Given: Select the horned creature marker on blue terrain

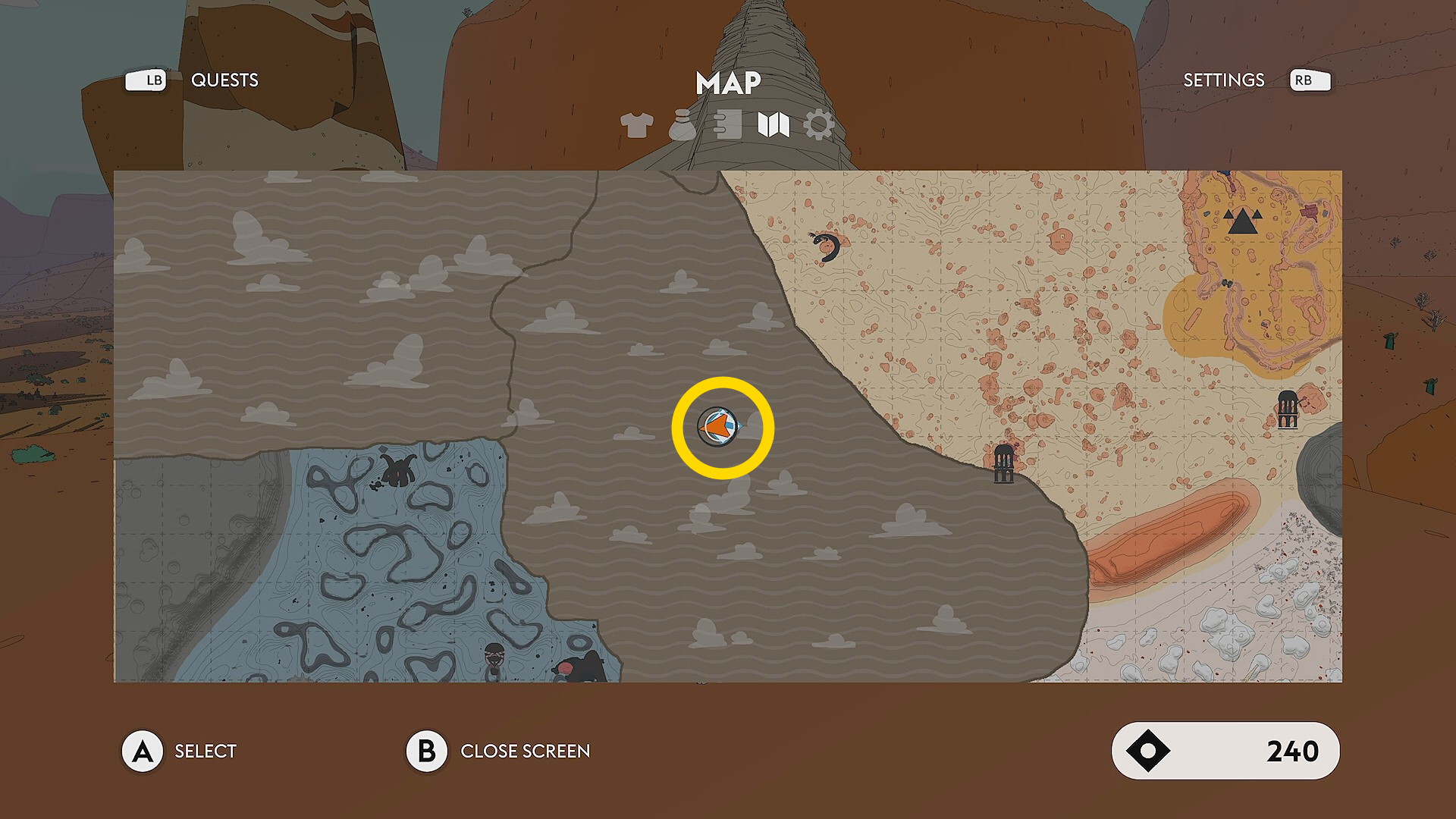Looking at the screenshot, I should (x=398, y=470).
